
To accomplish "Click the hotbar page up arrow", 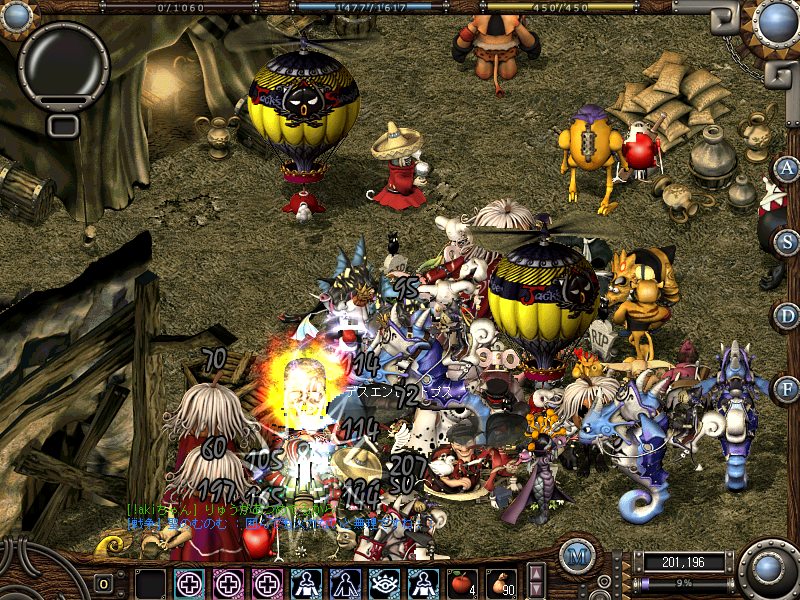I will tap(536, 573).
